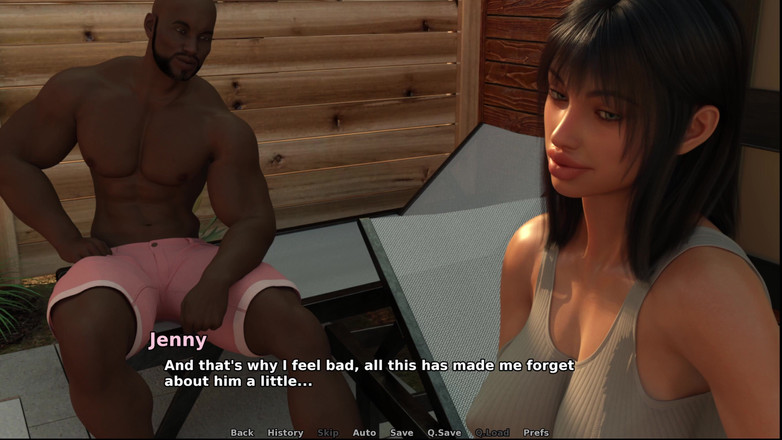Open the Prefs settings screen

pos(536,433)
